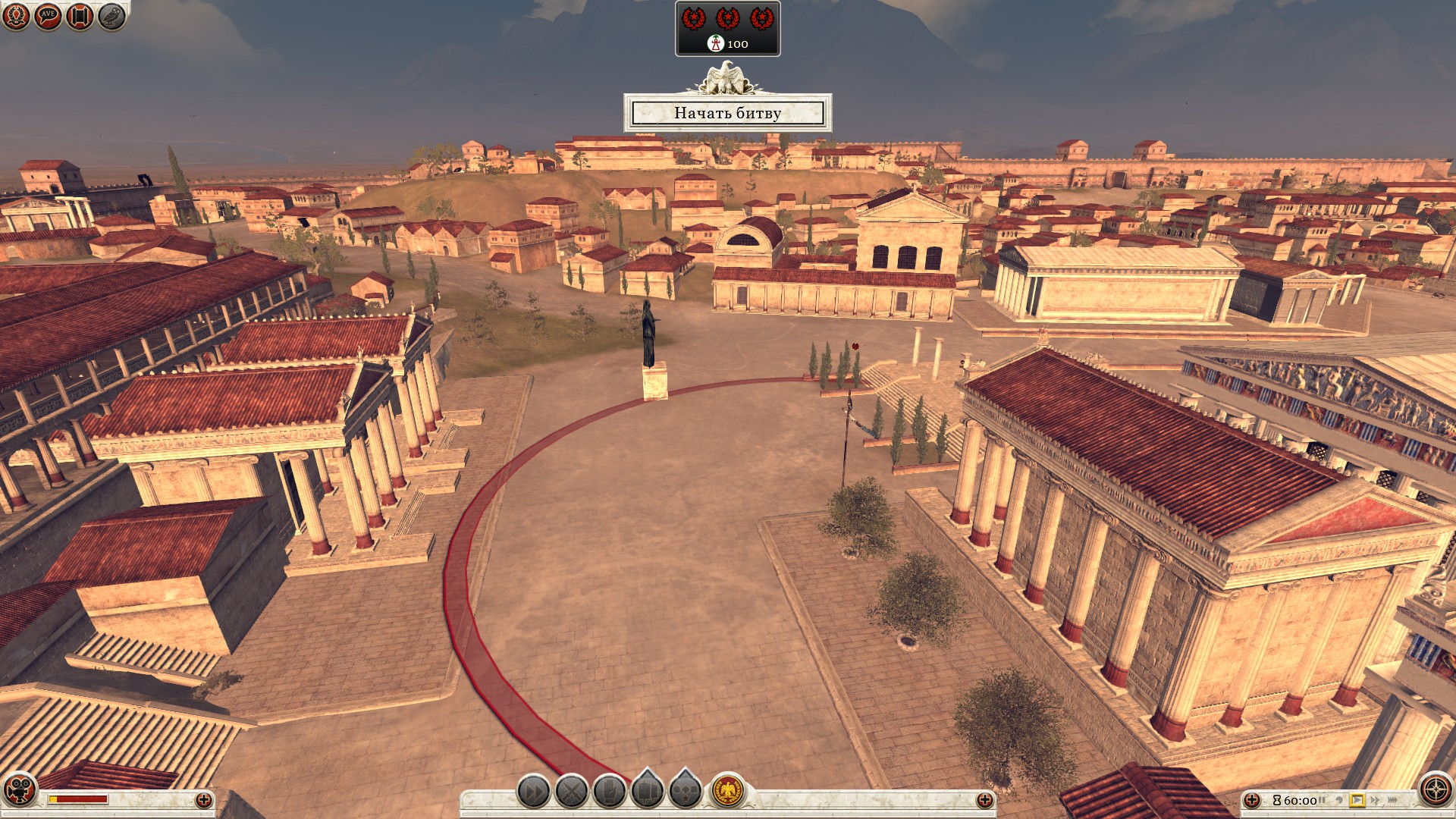This screenshot has height=819, width=1456.
Task: Toggle the double-arrow run button
Action: point(534,792)
